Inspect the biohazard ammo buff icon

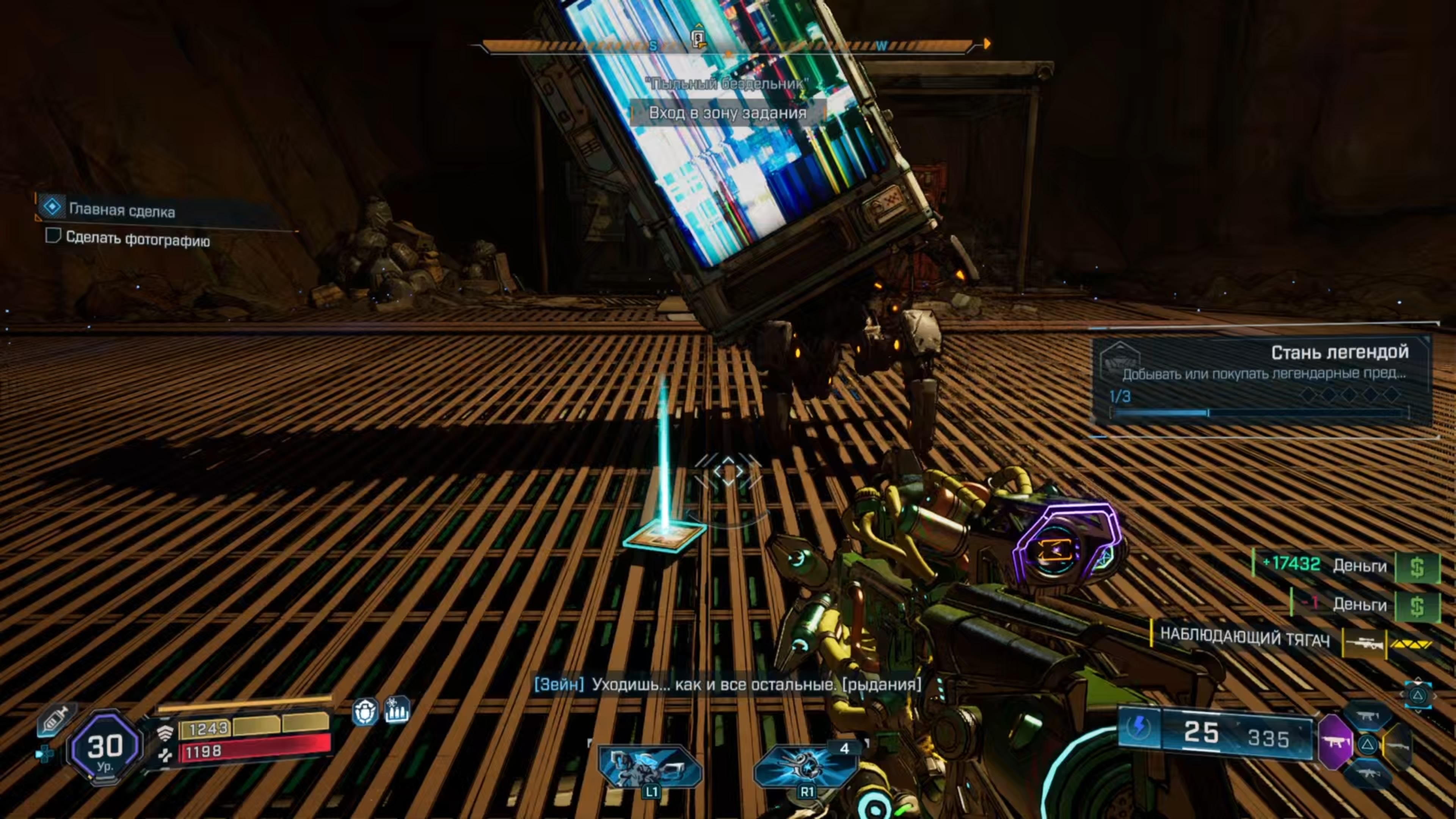coord(397,711)
